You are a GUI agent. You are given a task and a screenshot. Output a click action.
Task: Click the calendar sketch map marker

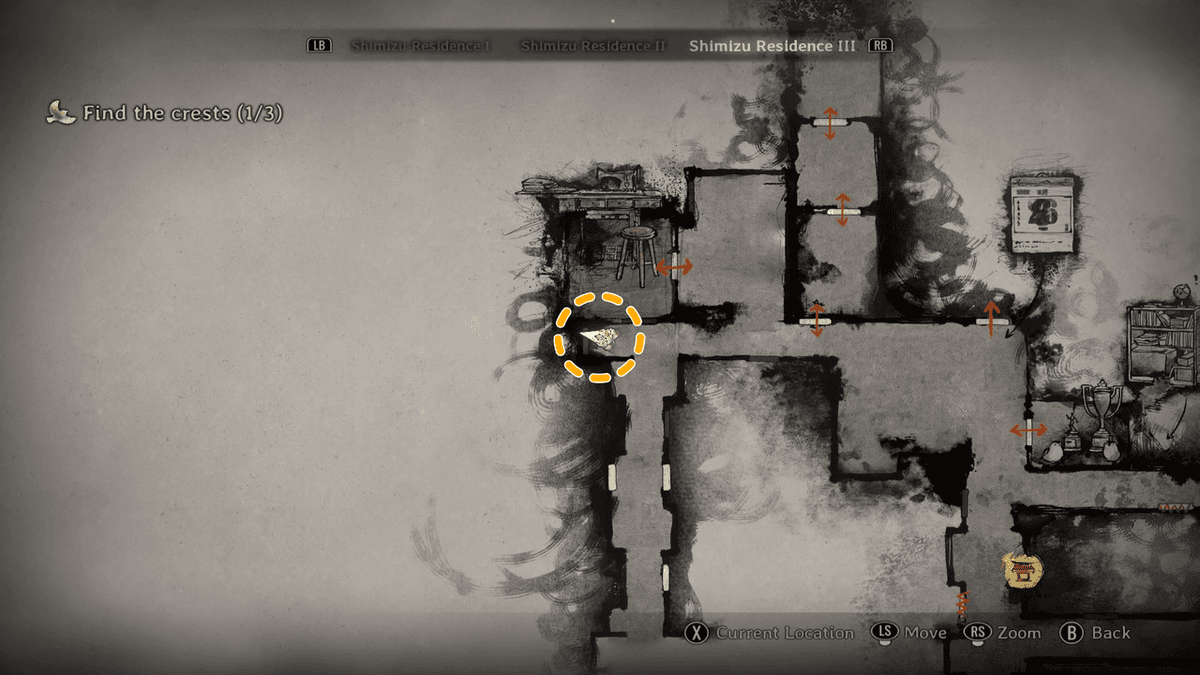[x=1041, y=213]
